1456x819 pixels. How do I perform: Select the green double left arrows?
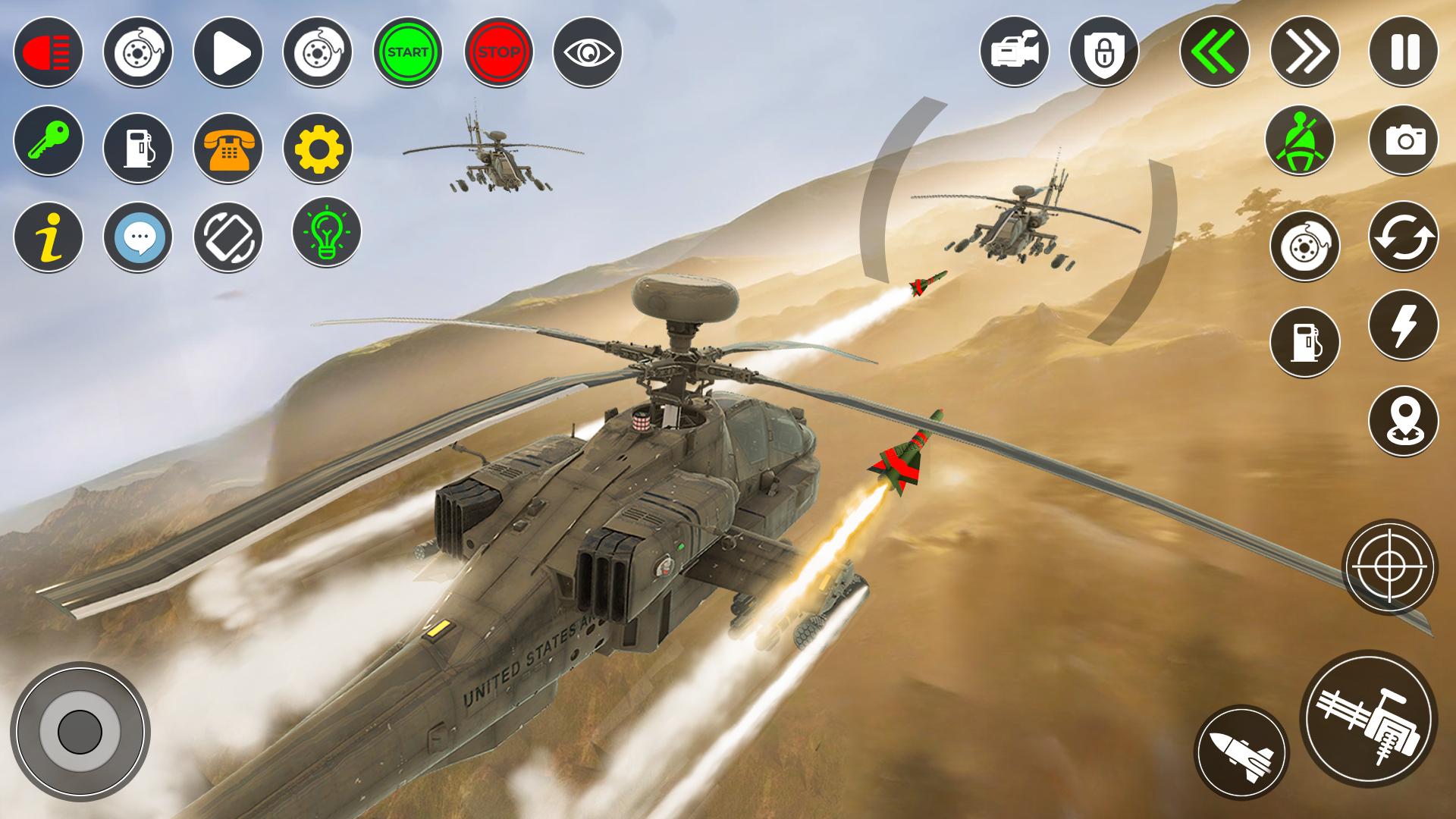(x=1214, y=52)
